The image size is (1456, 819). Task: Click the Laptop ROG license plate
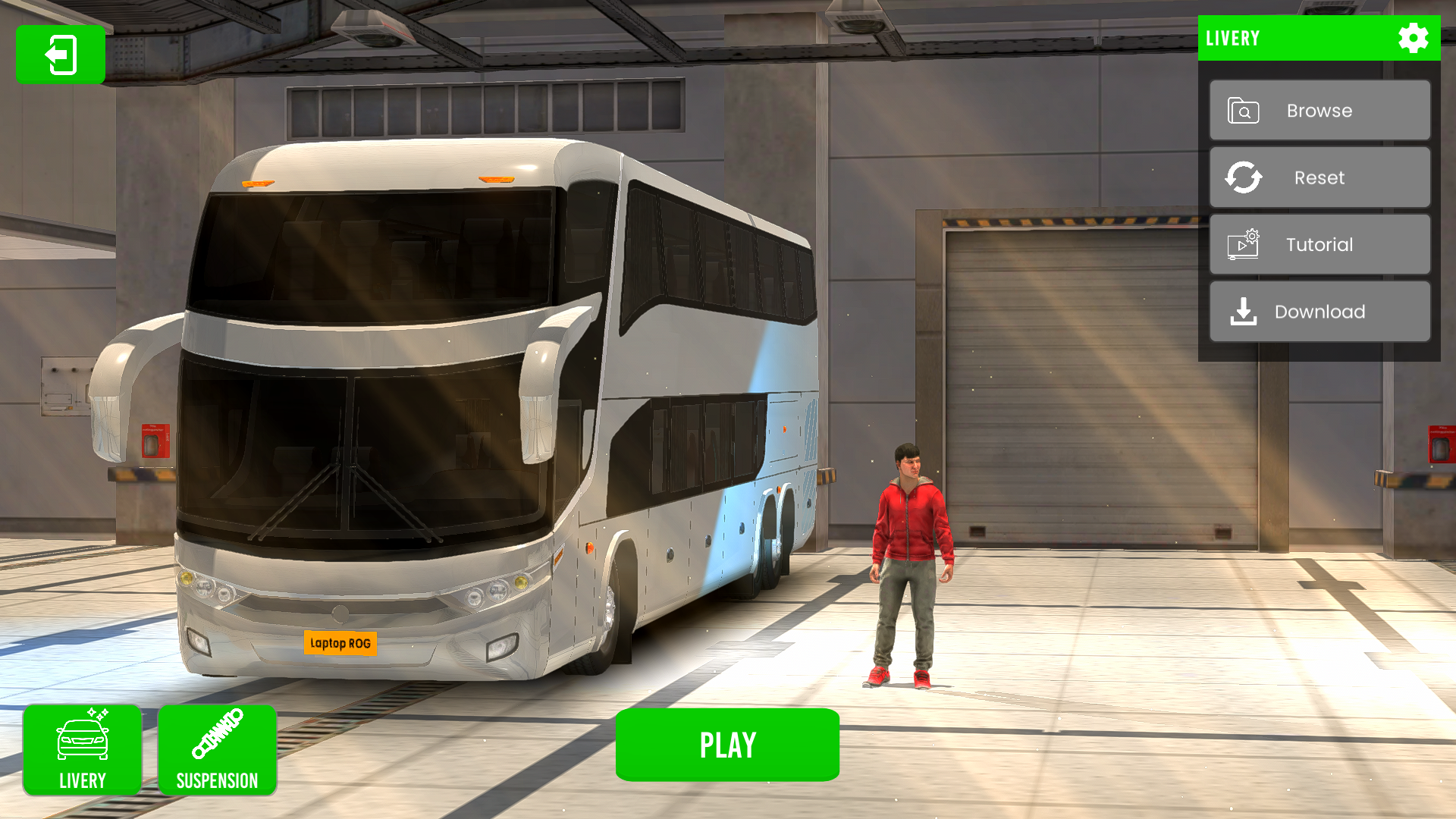(x=341, y=642)
